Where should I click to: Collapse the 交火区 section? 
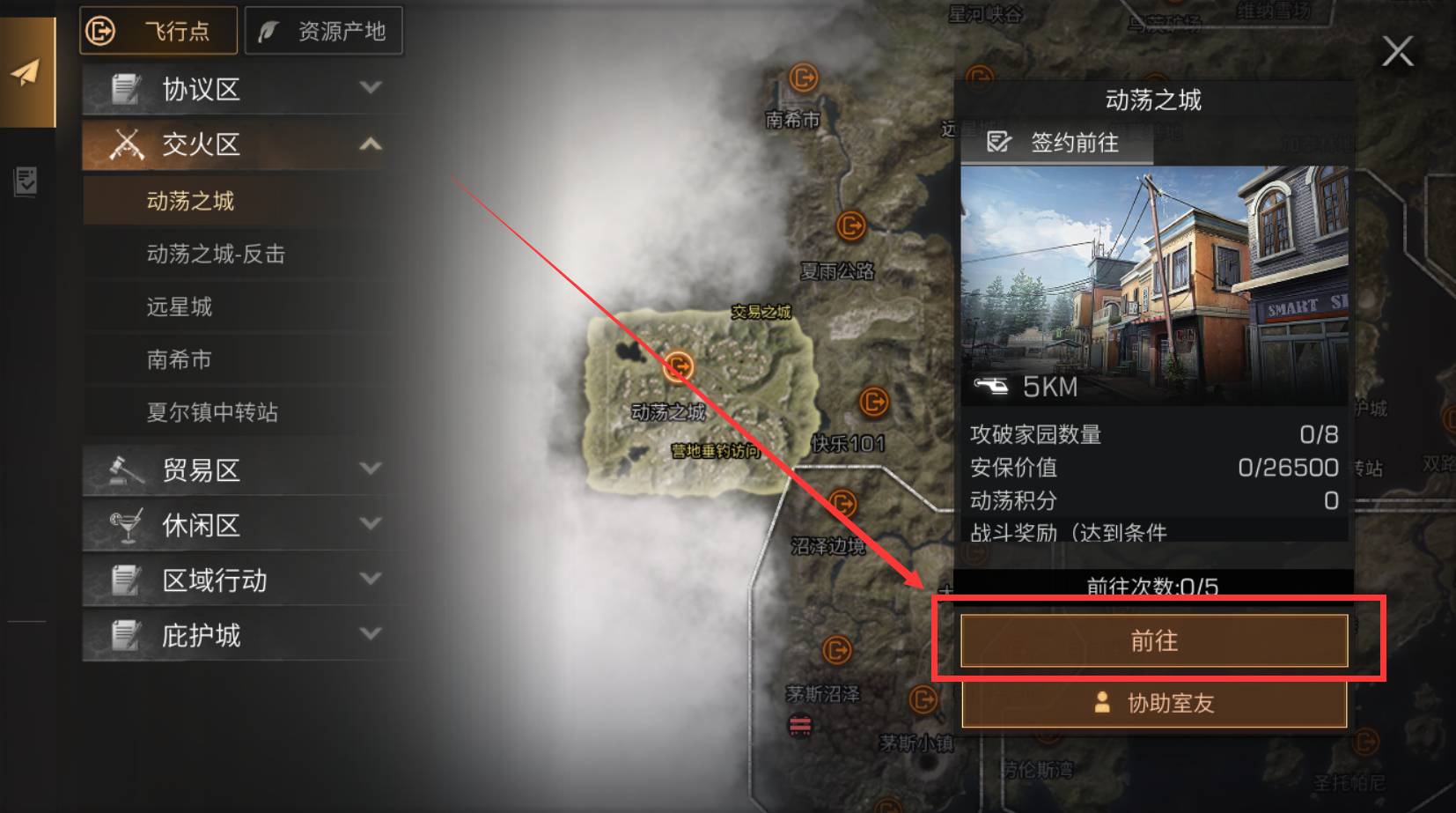371,144
